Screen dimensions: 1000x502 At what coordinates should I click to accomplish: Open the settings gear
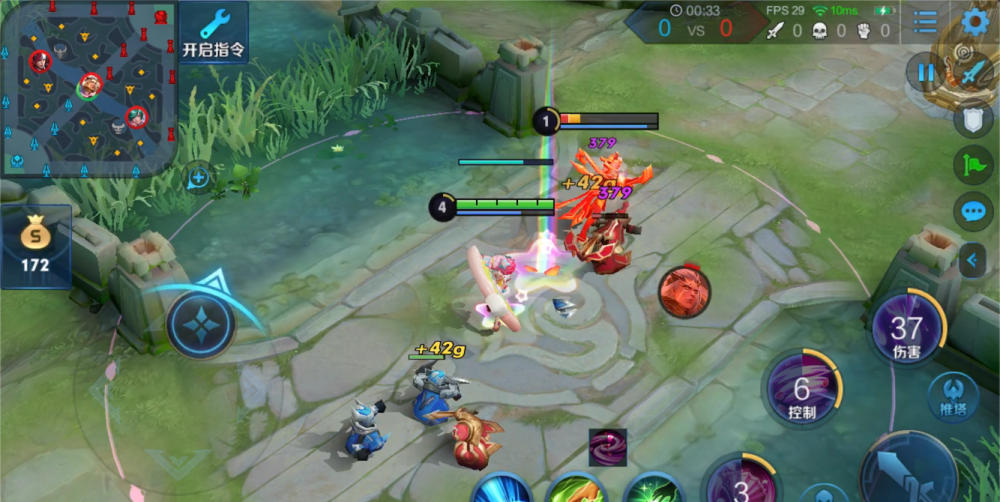point(974,21)
